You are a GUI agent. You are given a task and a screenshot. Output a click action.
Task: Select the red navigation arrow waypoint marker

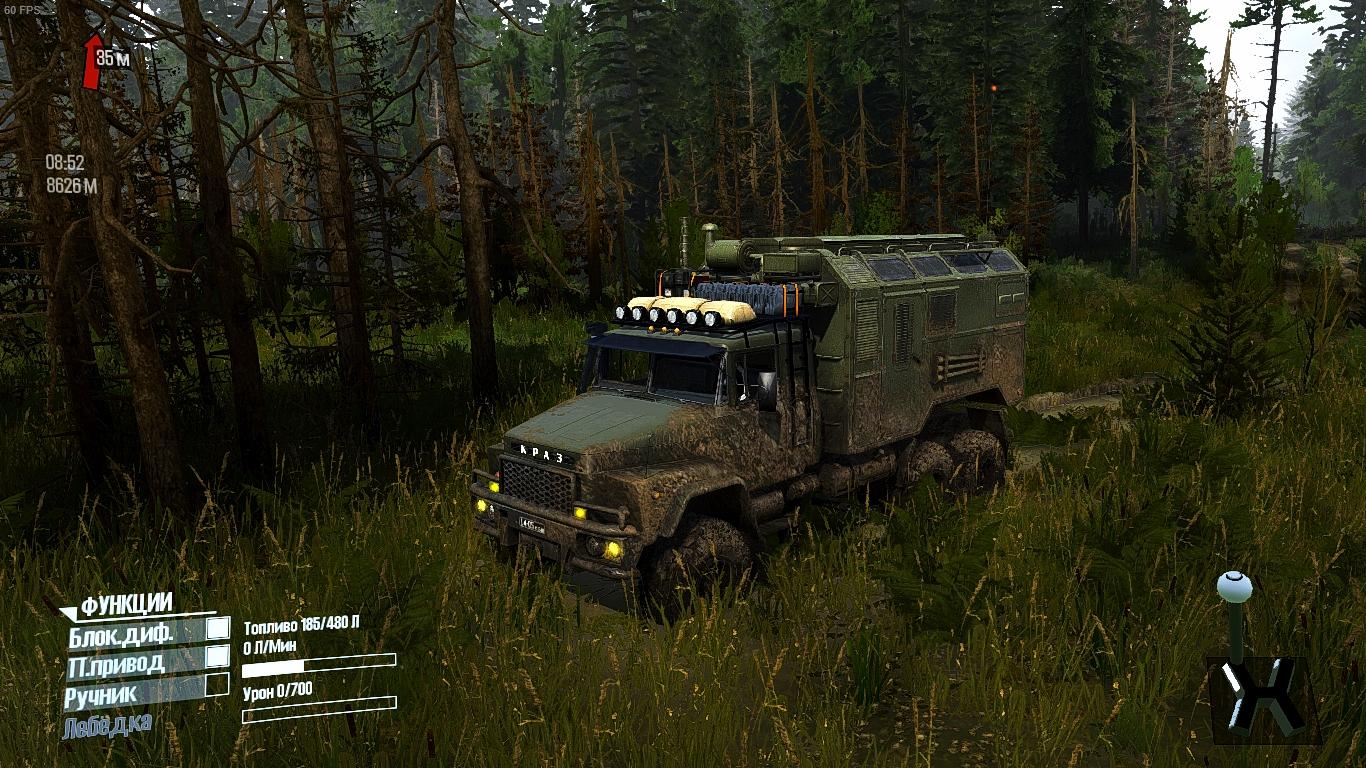pos(93,62)
